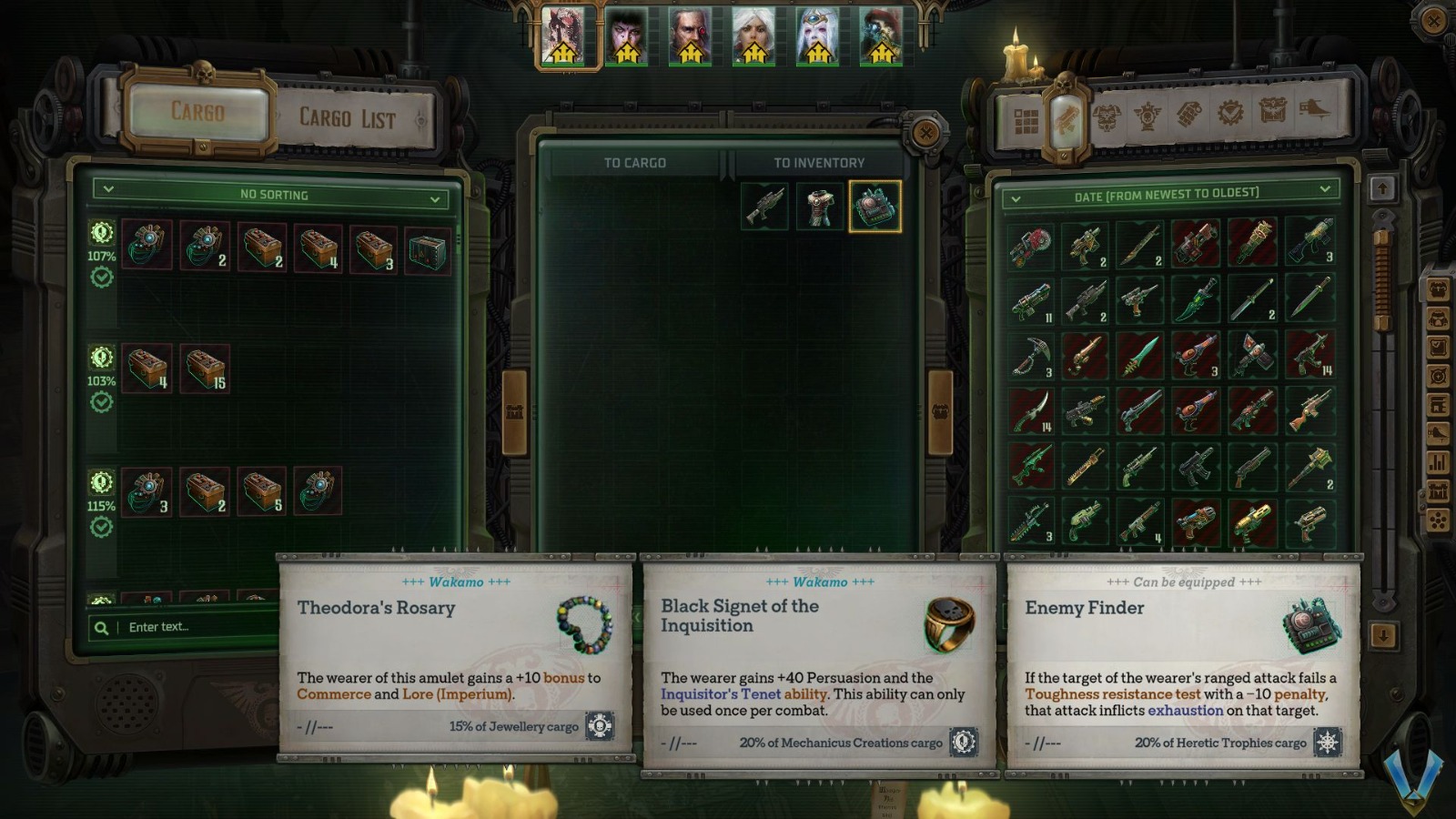The width and height of the screenshot is (1456, 819).
Task: Open the Date (From Newest to Oldest) sorting dropdown
Action: (x=1168, y=193)
